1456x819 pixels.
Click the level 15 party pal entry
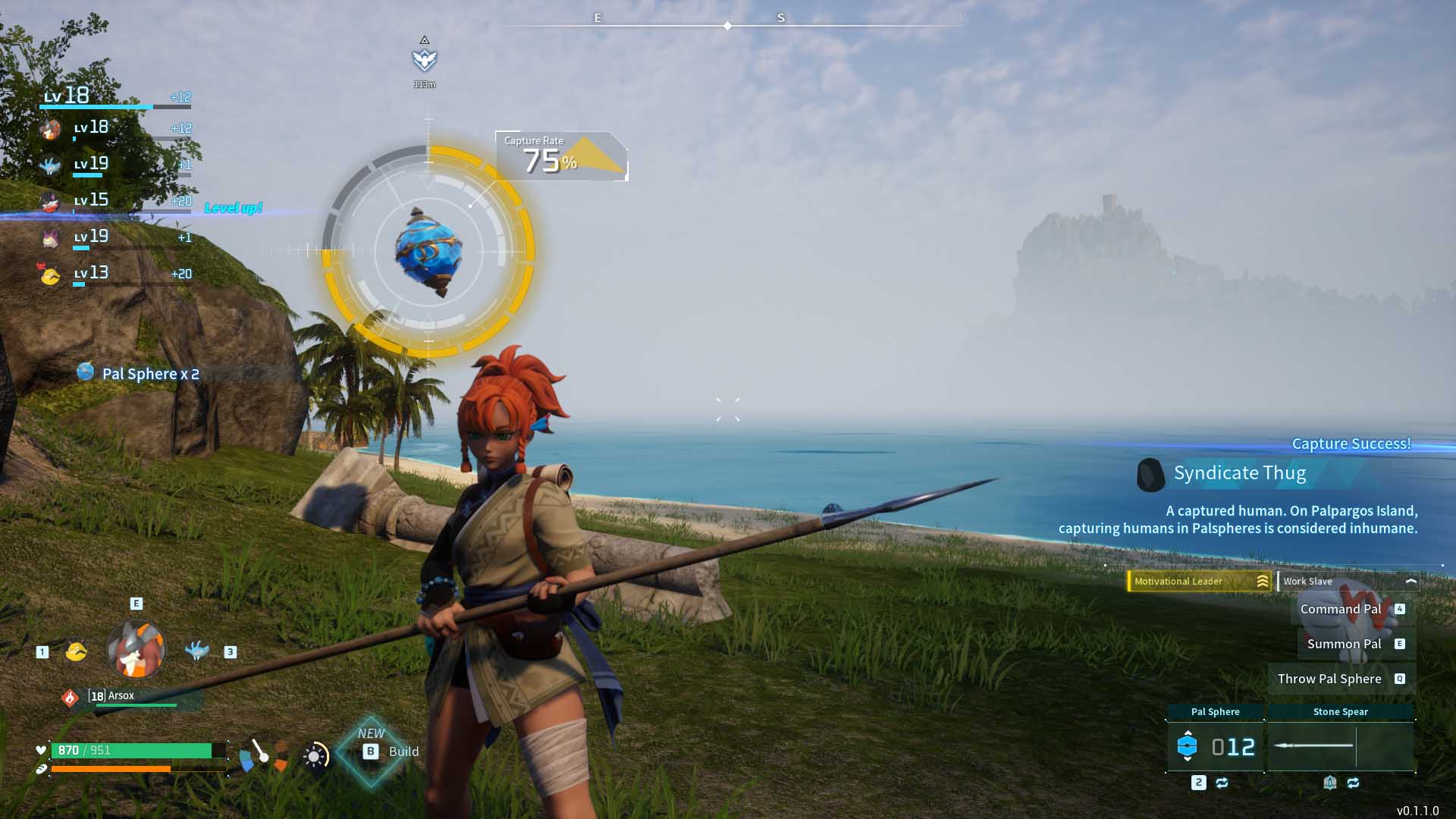(114, 201)
